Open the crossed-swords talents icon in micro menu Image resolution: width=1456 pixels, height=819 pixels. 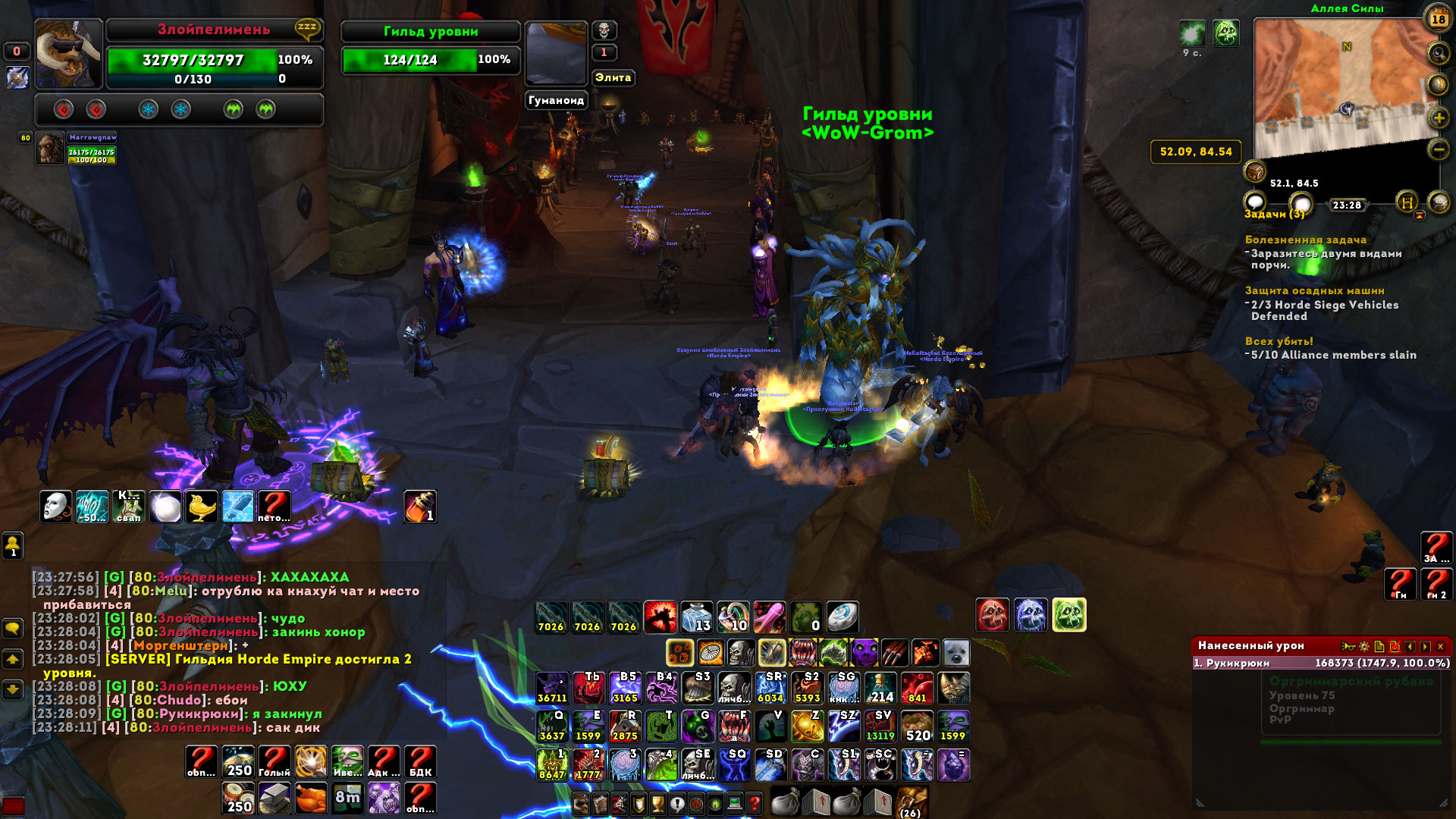(x=619, y=804)
